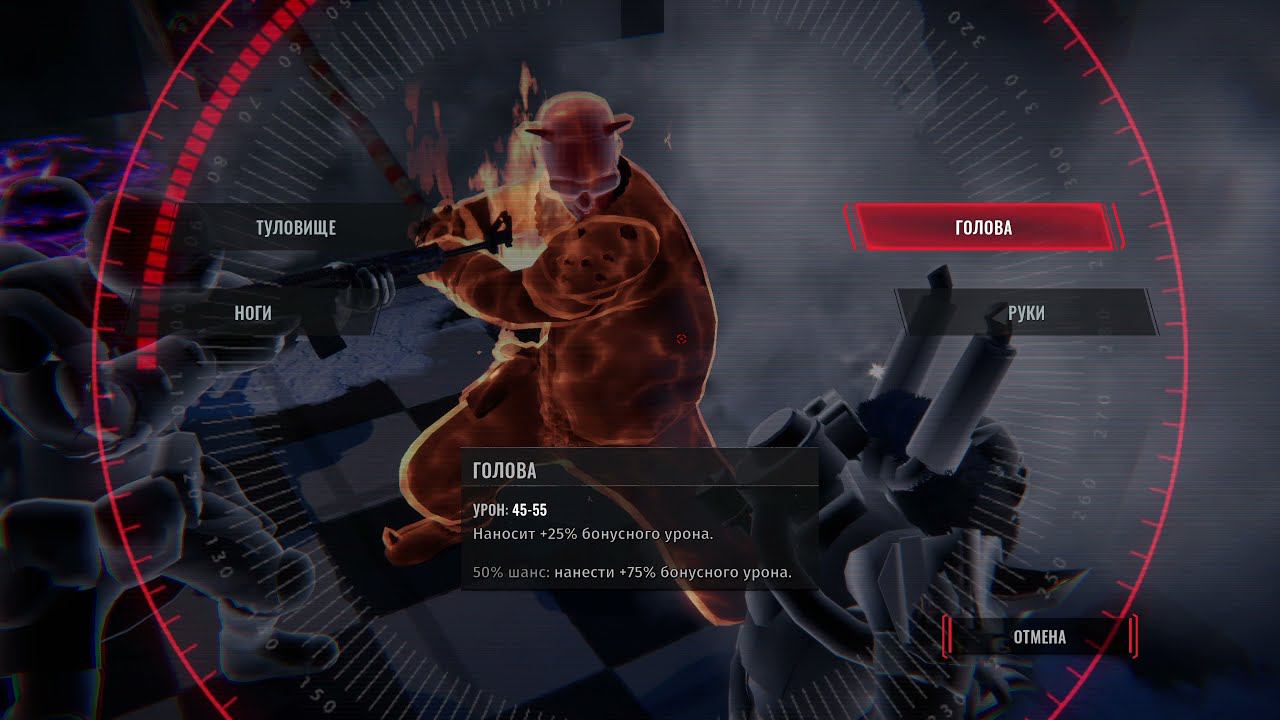1280x720 pixels.
Task: Target the НОГИ legs option
Action: [x=253, y=313]
